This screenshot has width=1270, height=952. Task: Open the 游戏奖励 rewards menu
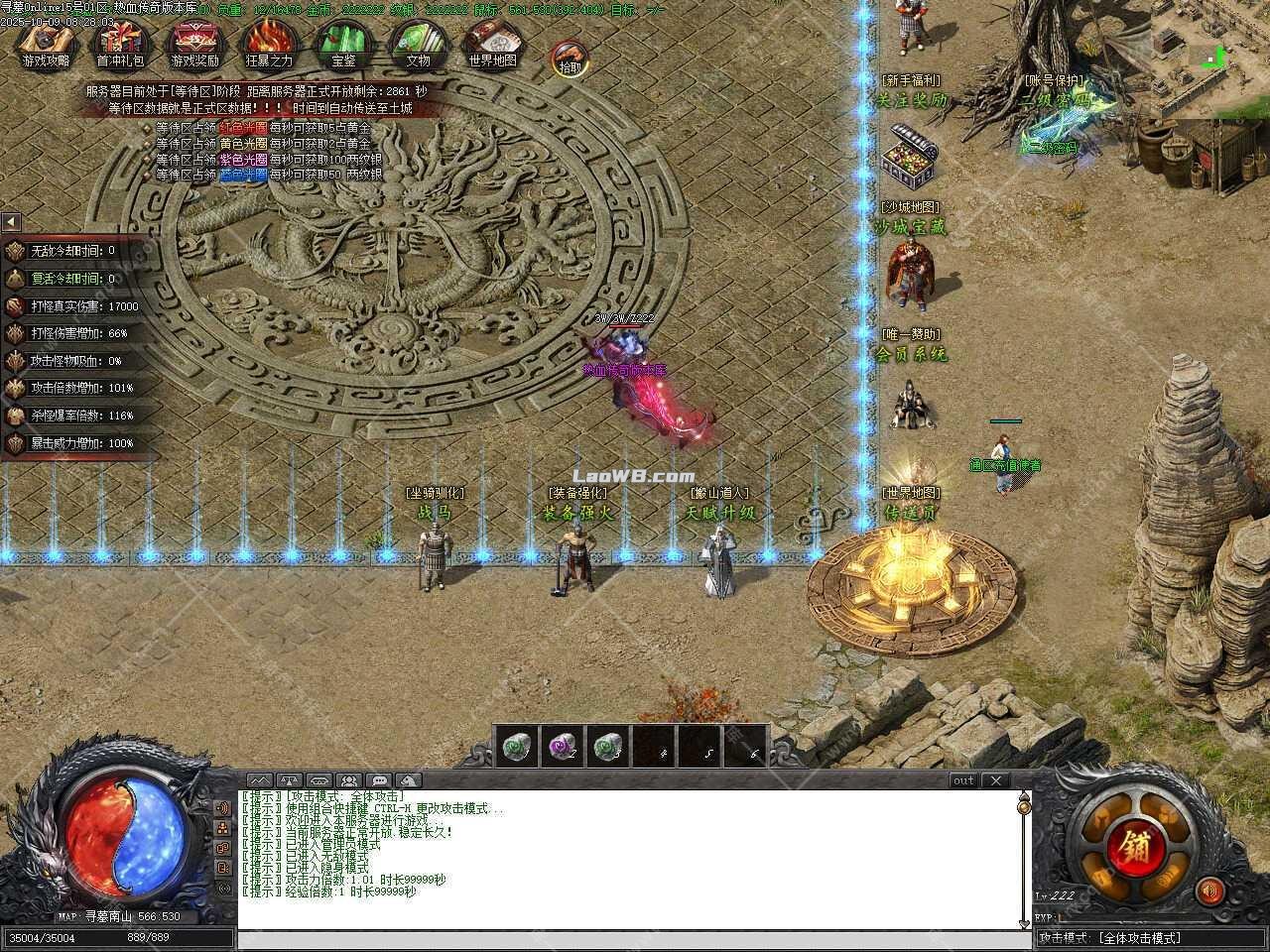click(194, 44)
